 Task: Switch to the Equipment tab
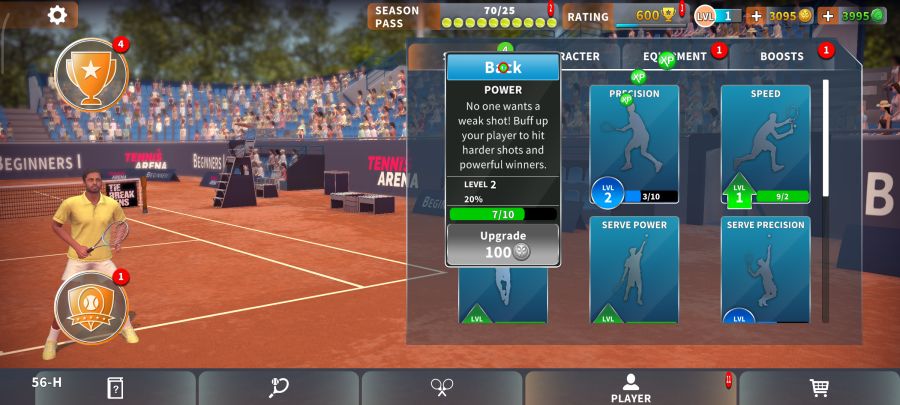click(675, 57)
